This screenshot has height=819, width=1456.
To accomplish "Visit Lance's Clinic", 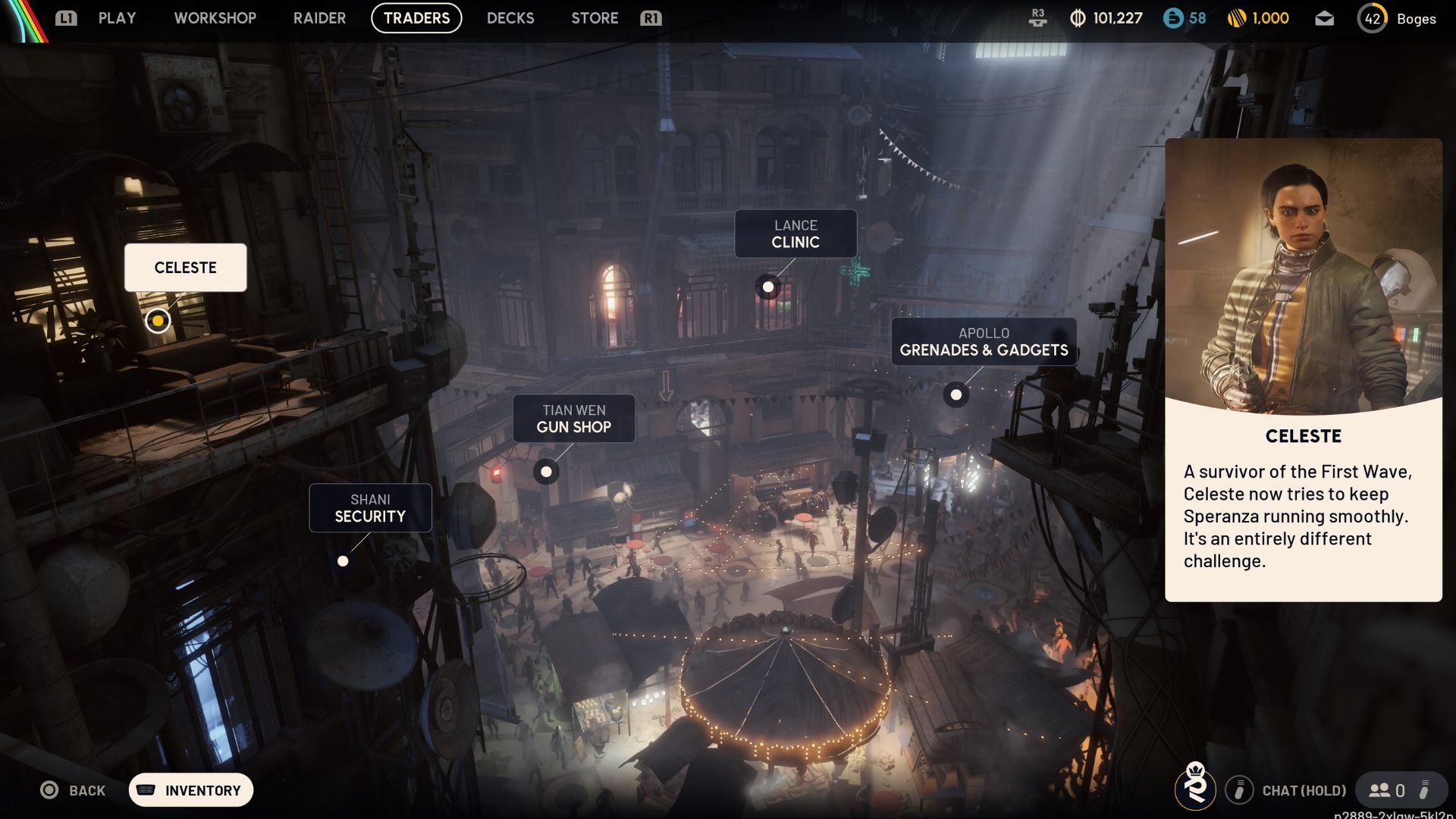I will (795, 234).
